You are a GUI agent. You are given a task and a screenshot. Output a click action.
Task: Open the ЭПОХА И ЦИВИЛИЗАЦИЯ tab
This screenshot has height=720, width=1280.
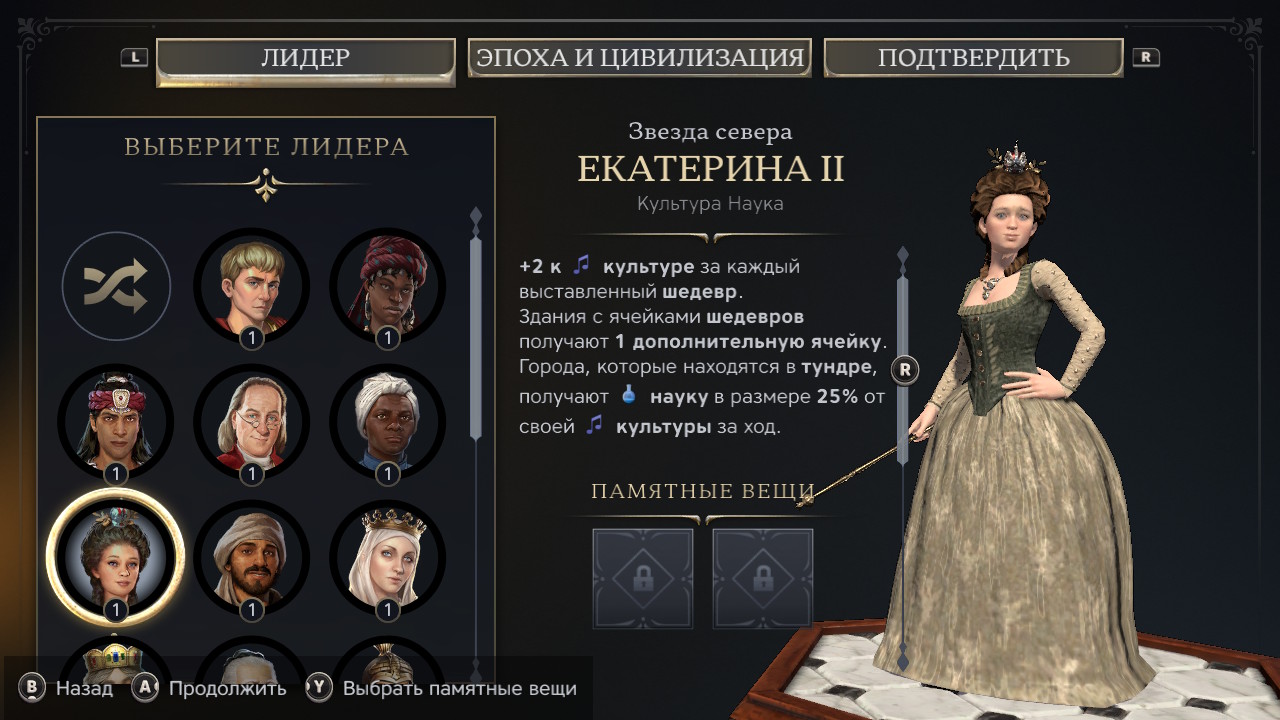639,58
